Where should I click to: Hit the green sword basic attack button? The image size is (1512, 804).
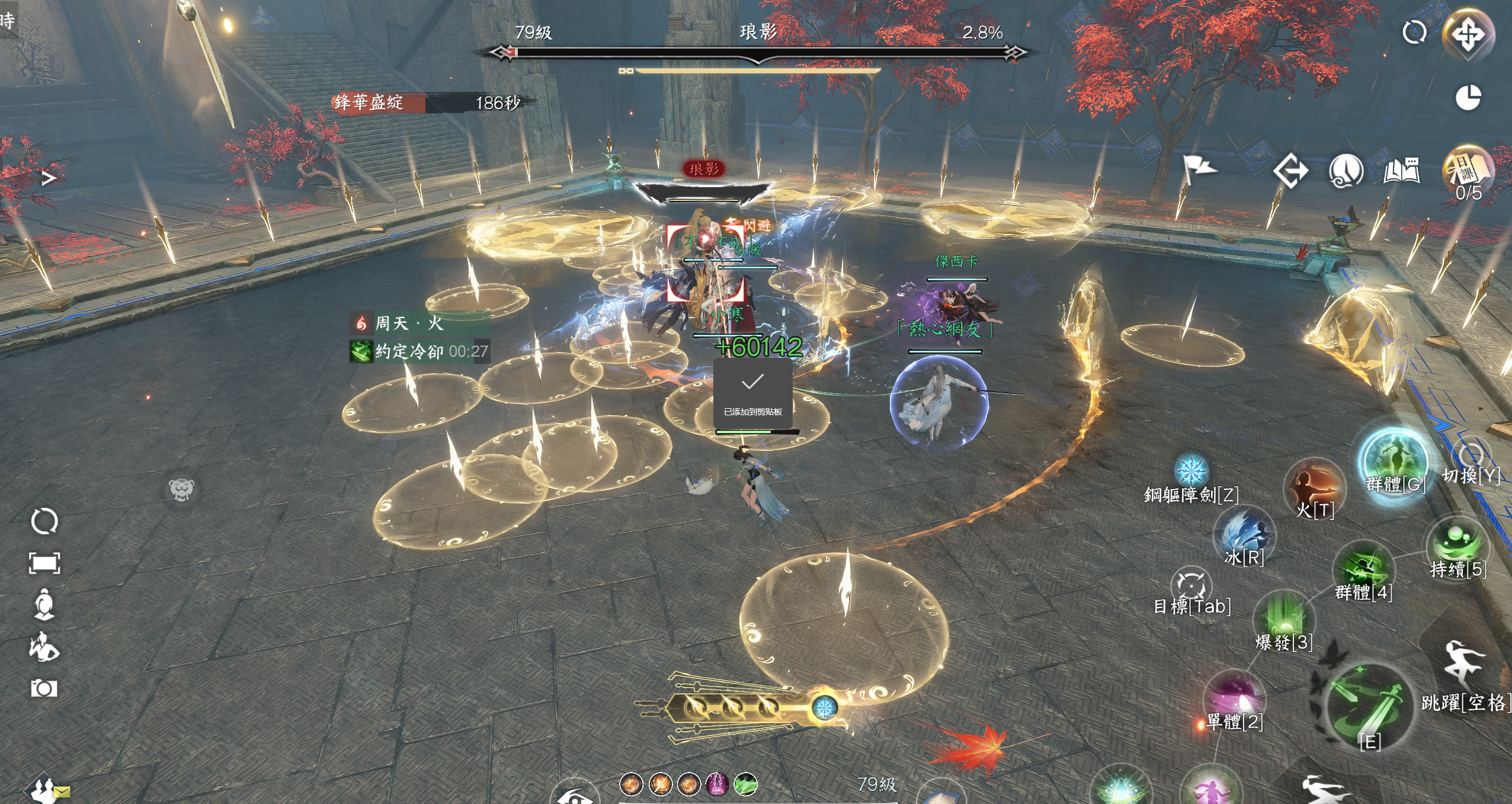pyautogui.click(x=1369, y=708)
